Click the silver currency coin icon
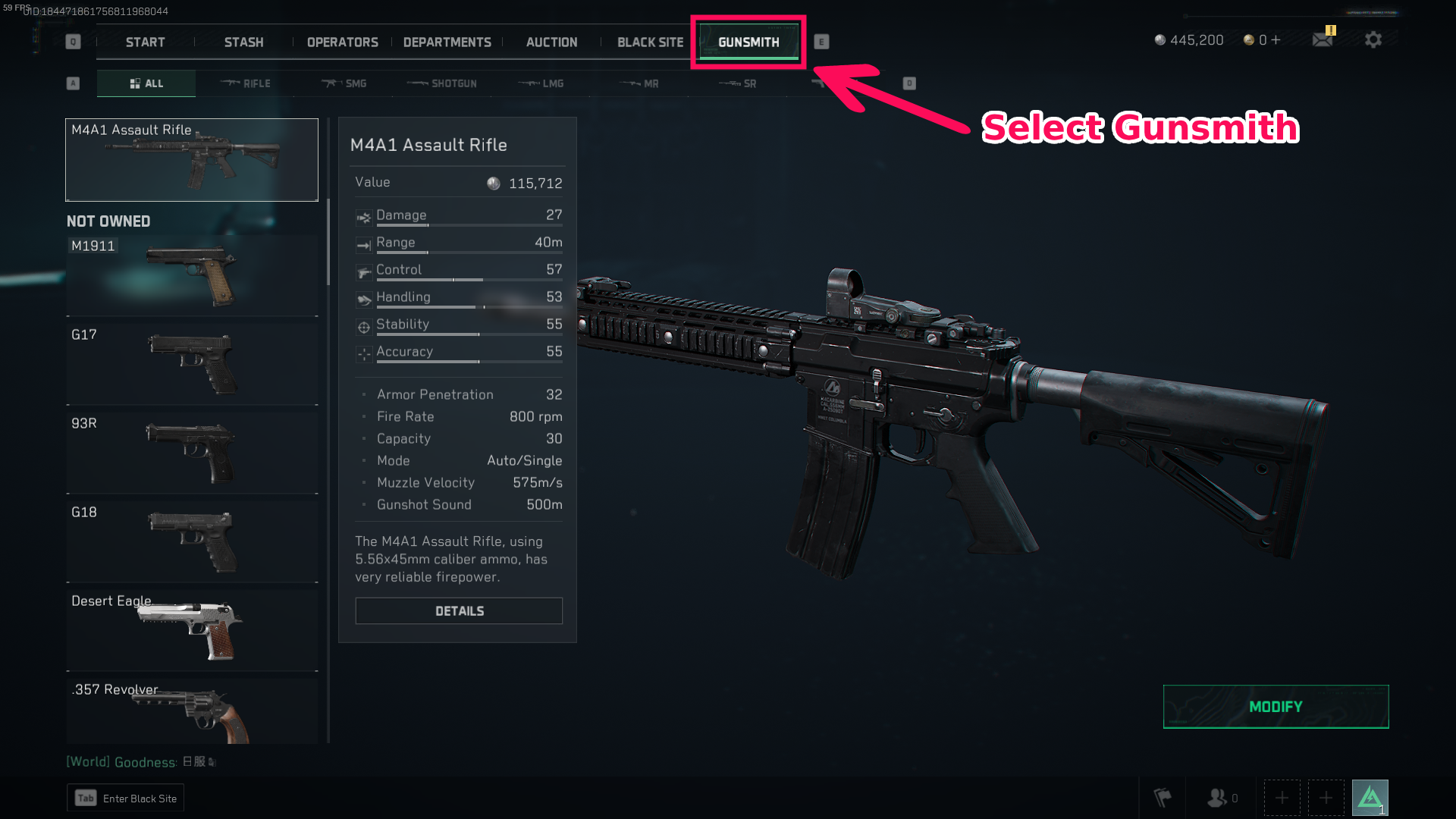Image resolution: width=1456 pixels, height=819 pixels. pos(1160,40)
